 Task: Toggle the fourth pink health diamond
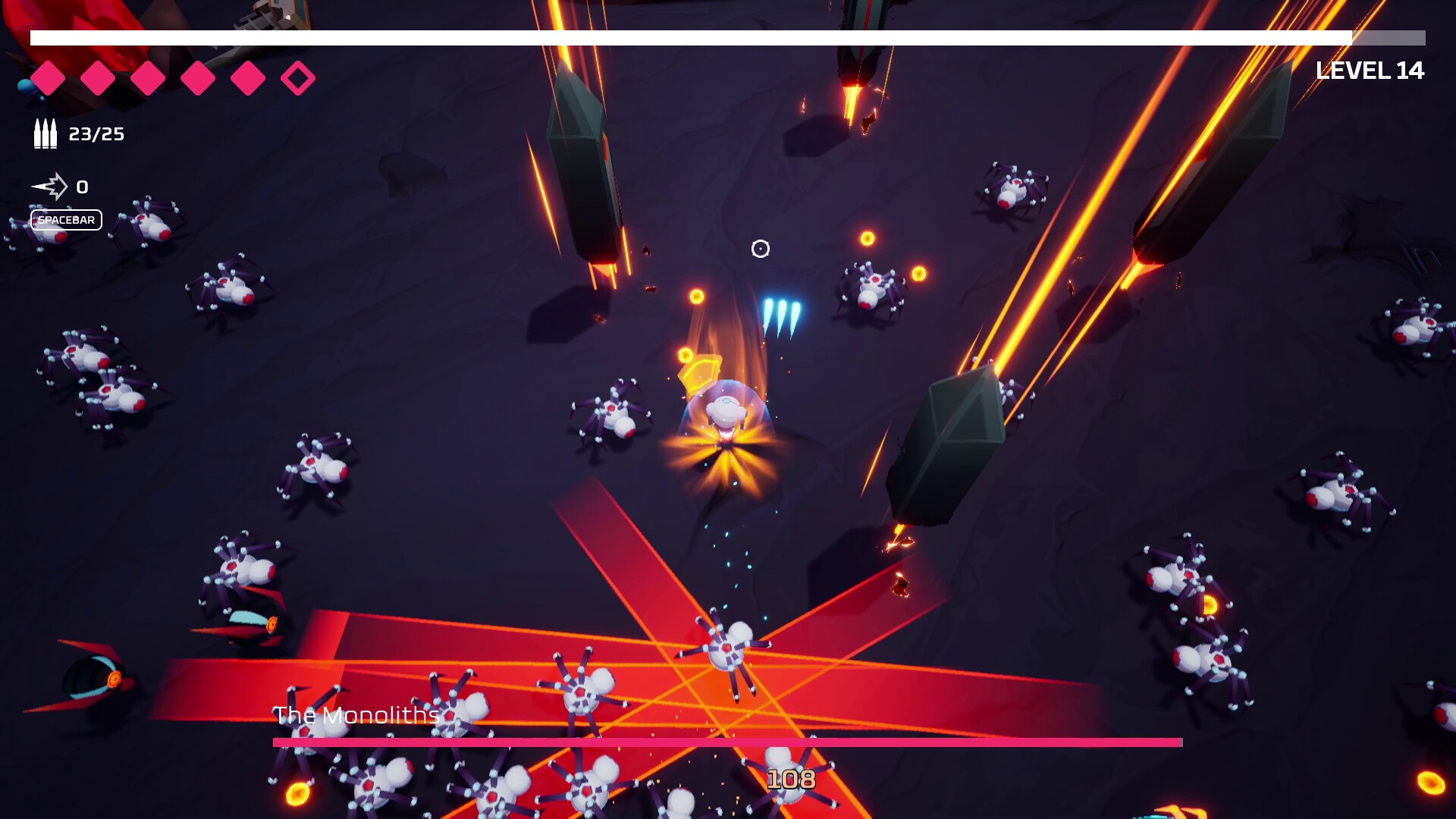pyautogui.click(x=198, y=77)
